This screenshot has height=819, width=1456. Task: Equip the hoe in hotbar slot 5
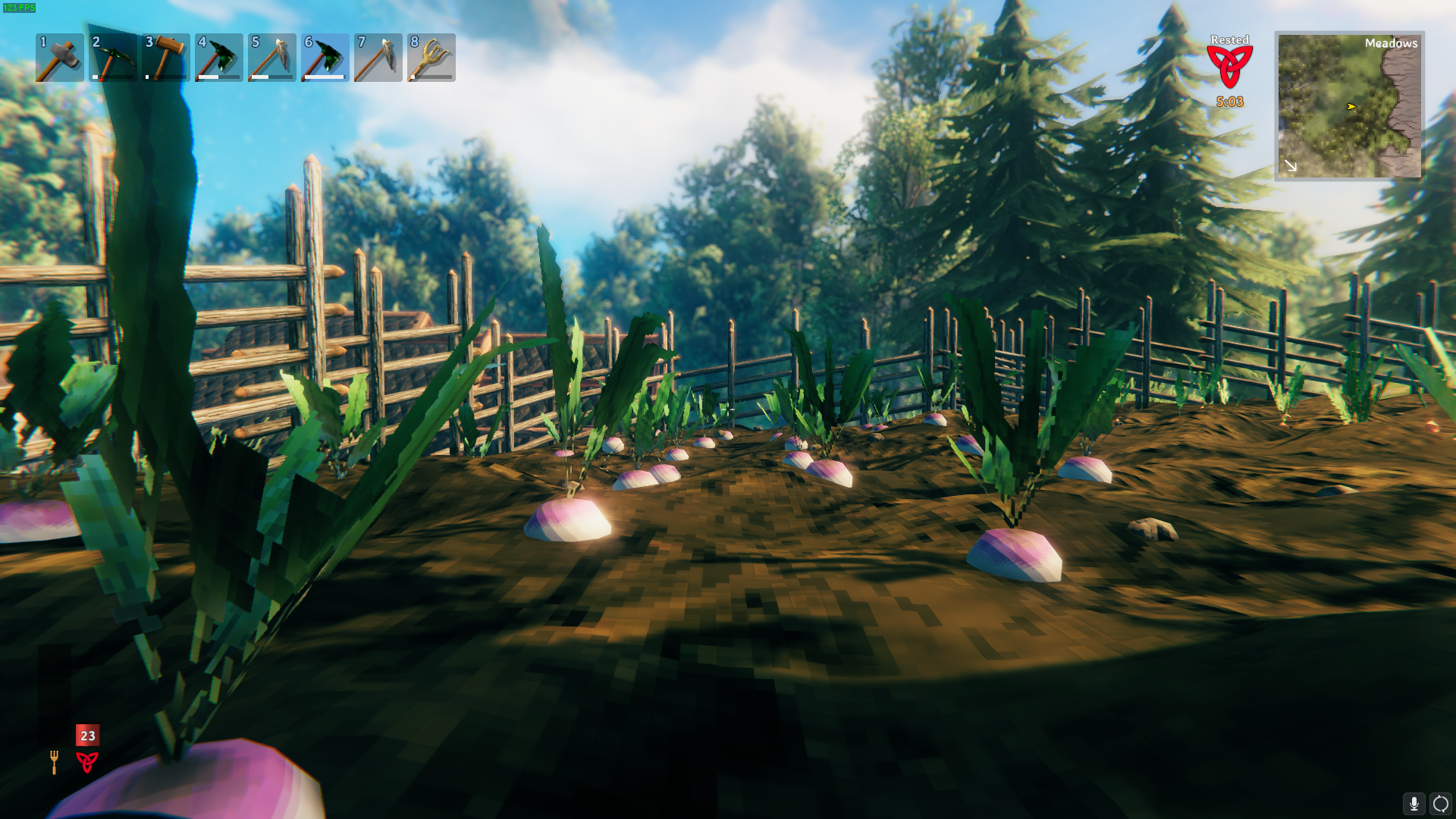271,58
